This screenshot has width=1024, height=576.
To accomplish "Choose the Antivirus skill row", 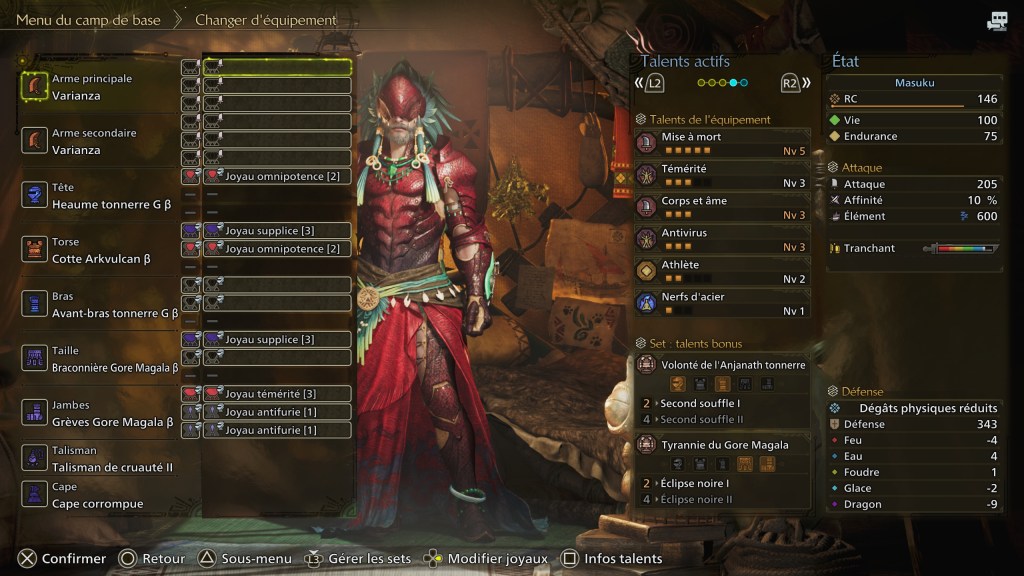I will [x=722, y=239].
